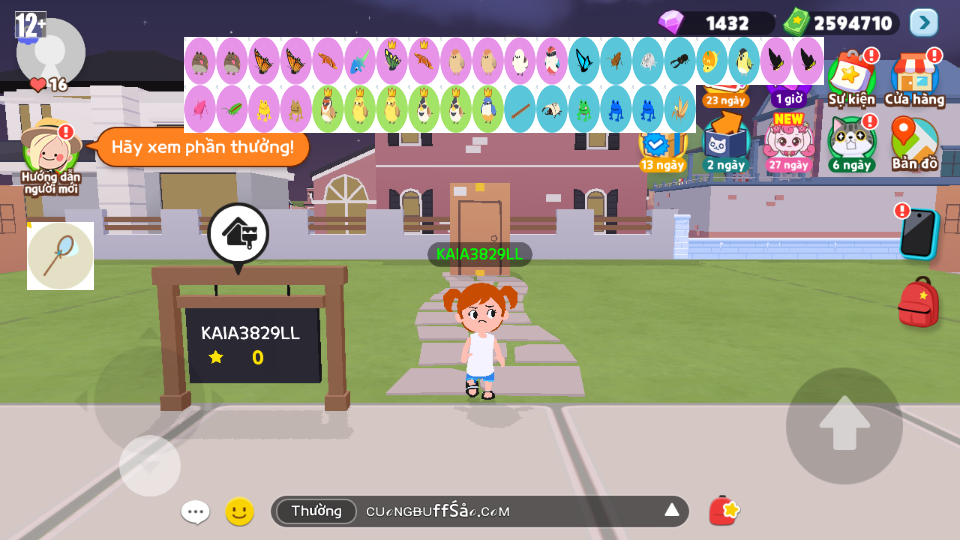Tap the Hãy xem phần thưởng speech bubble
The height and width of the screenshot is (540, 960).
click(202, 147)
